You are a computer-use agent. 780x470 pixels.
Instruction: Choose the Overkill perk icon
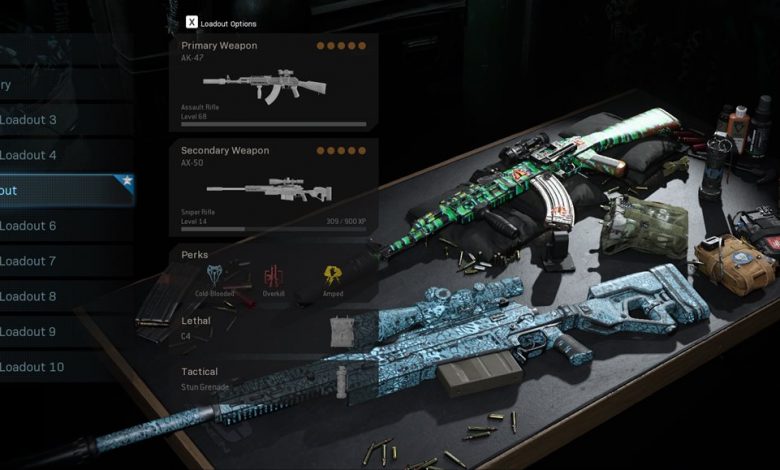tap(274, 277)
